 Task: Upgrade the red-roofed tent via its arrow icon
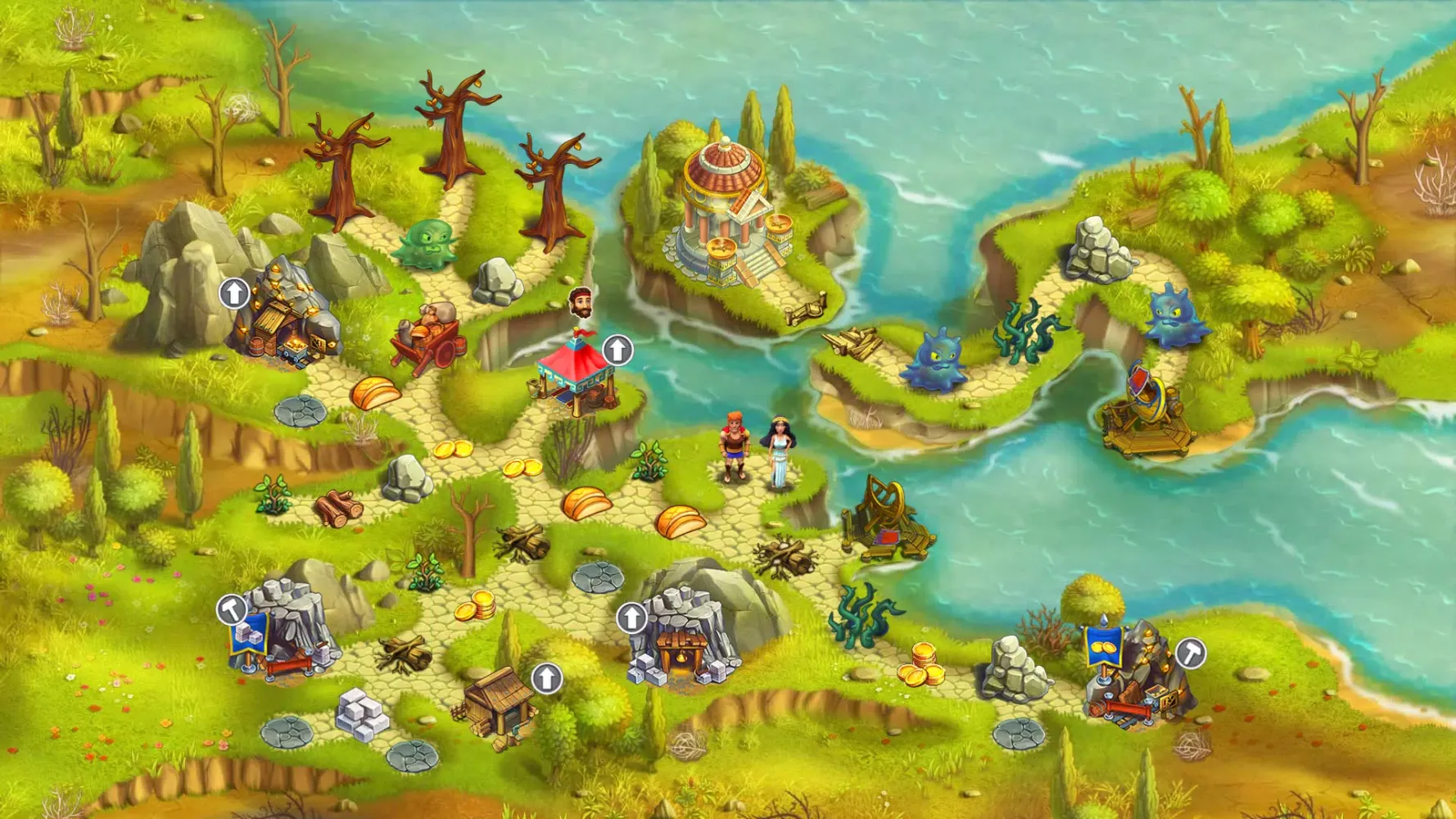click(617, 351)
